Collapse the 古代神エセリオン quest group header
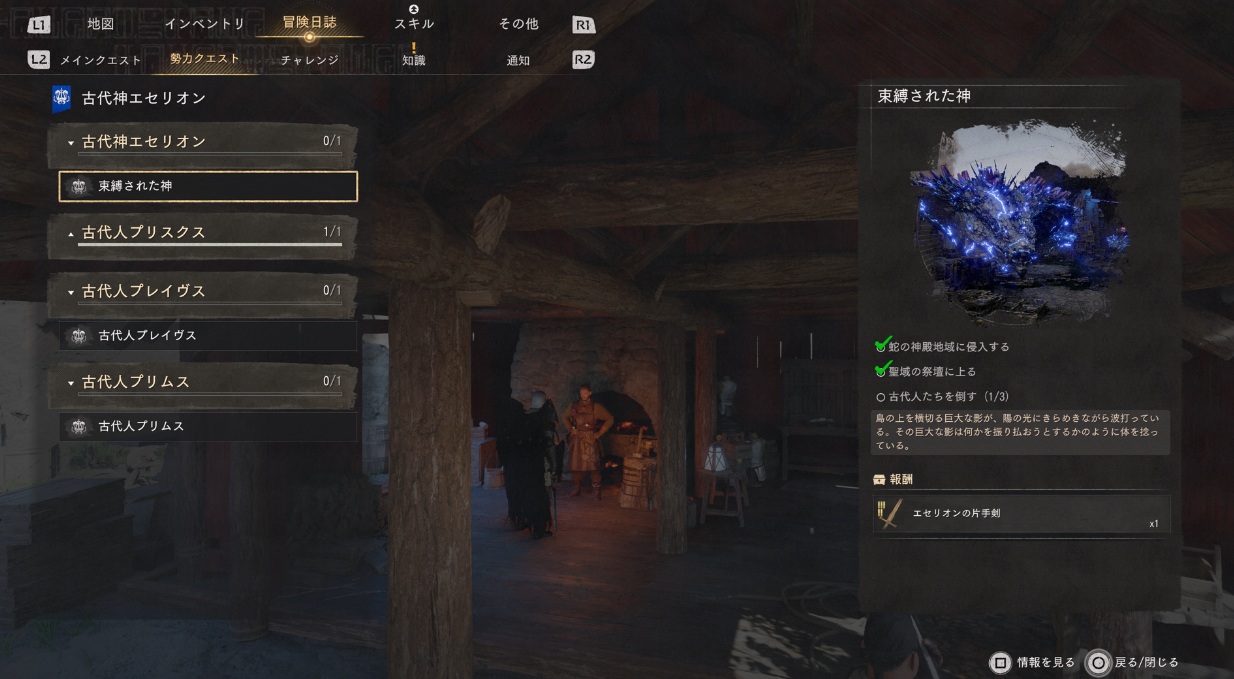Image resolution: width=1234 pixels, height=679 pixels. [203, 142]
